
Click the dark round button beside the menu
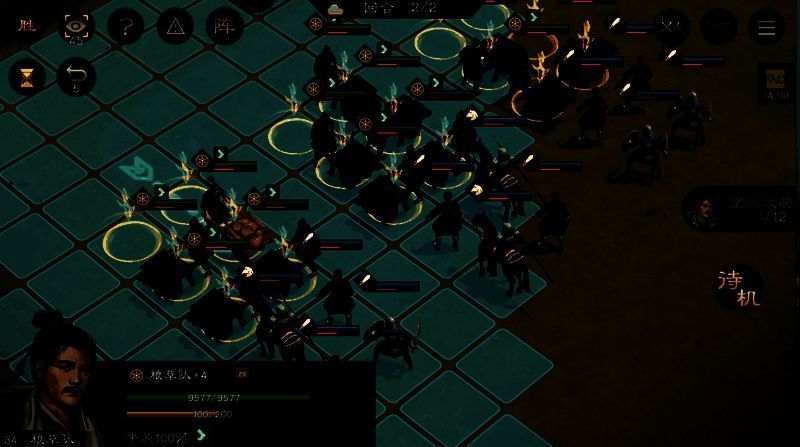point(718,27)
